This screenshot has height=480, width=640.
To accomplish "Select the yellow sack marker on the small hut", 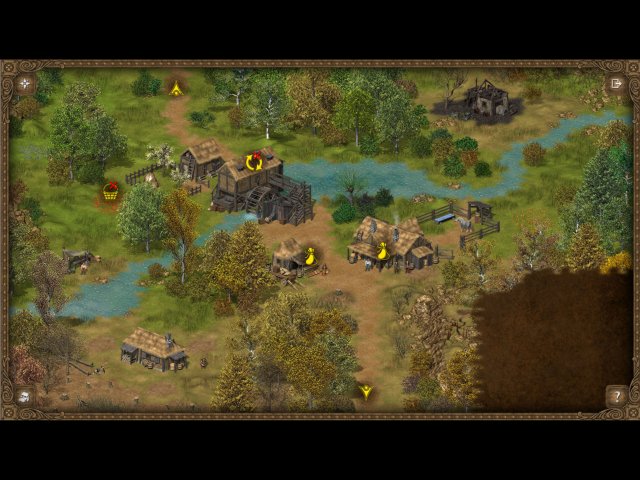I will coord(310,257).
